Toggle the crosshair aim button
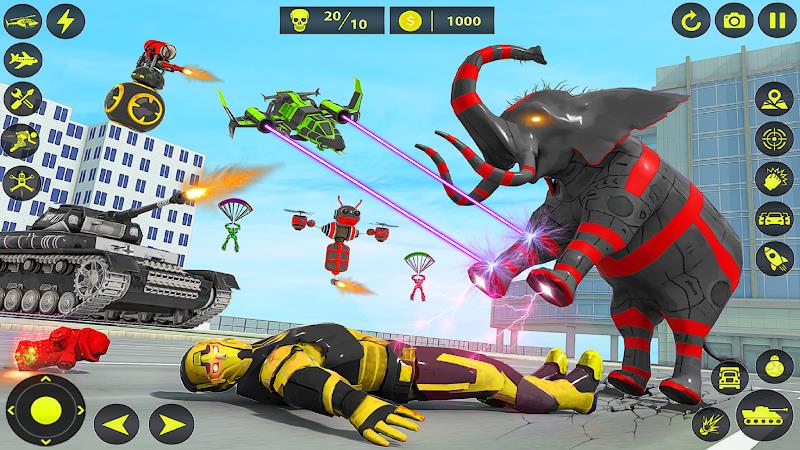This screenshot has width=800, height=450. 772,138
